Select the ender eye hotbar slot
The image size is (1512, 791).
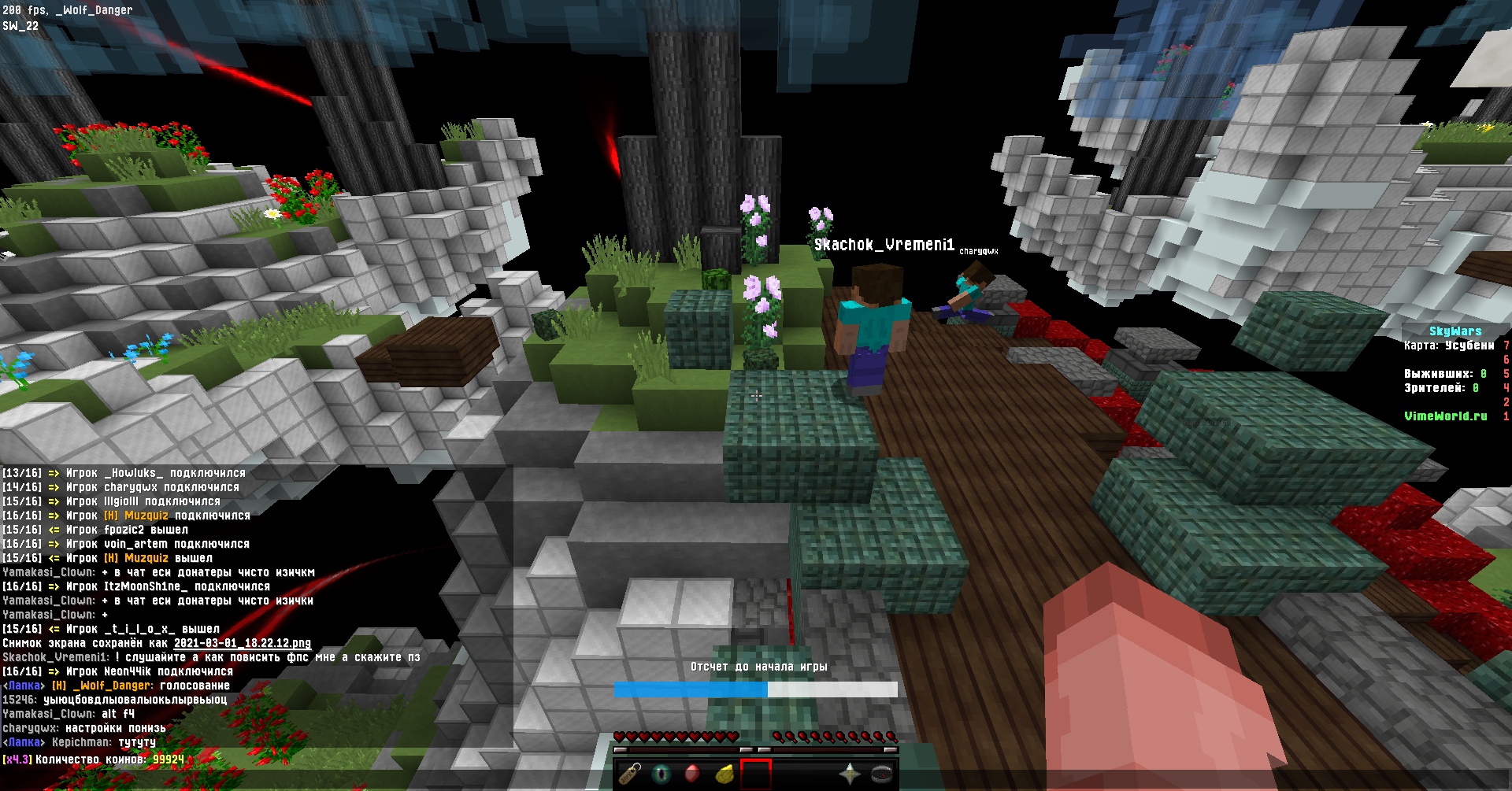(x=661, y=774)
